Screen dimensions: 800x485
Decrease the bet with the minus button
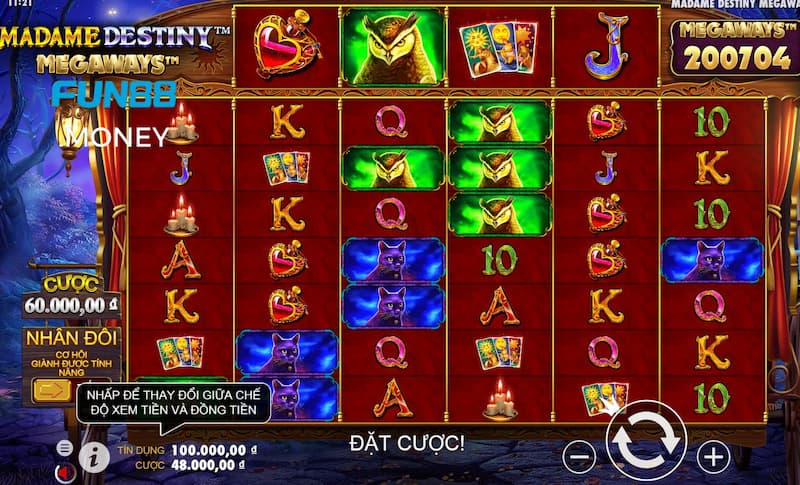[x=580, y=457]
